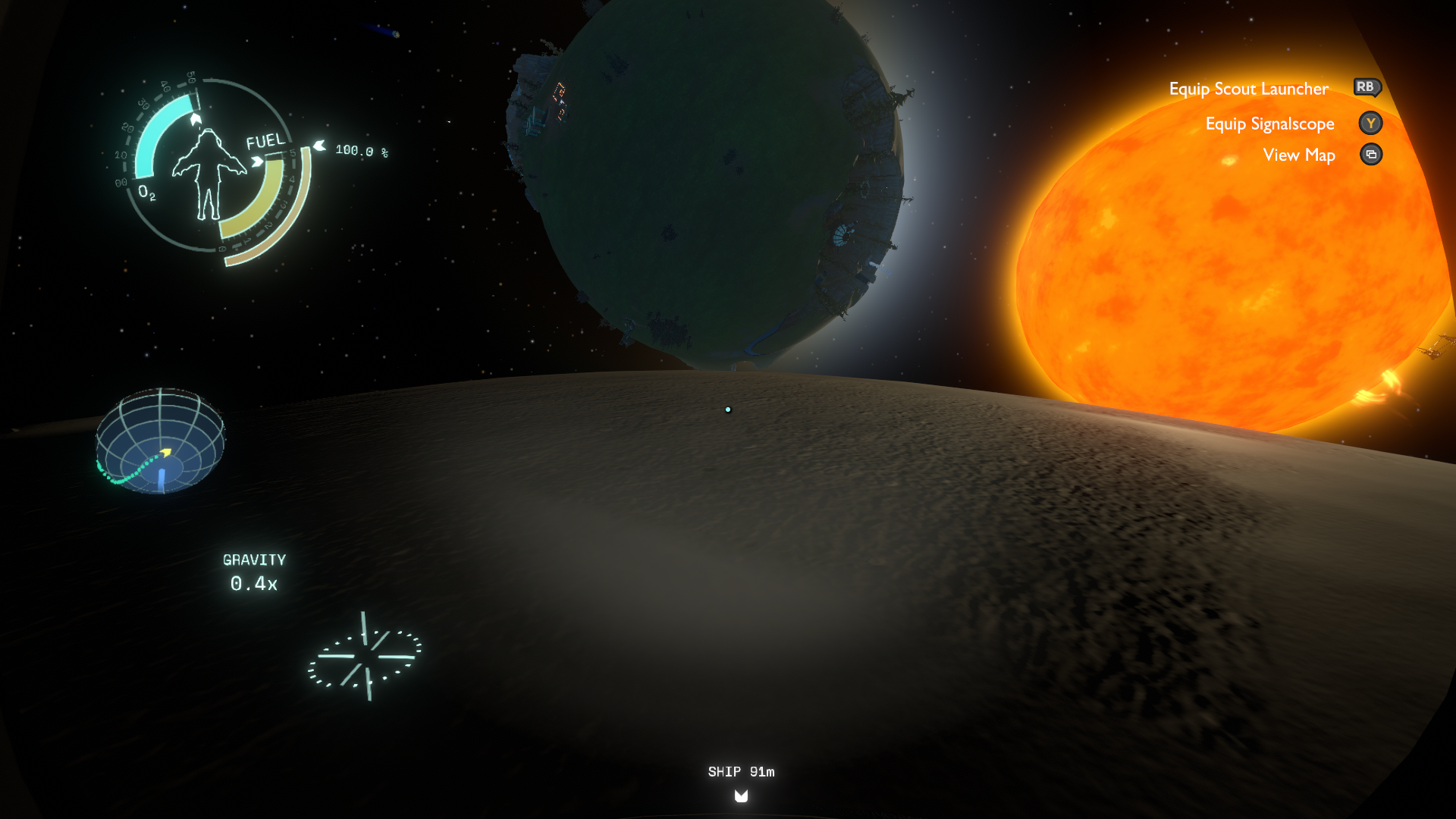Select the SHIP 91m distance label
This screenshot has height=819, width=1456.
pyautogui.click(x=740, y=771)
